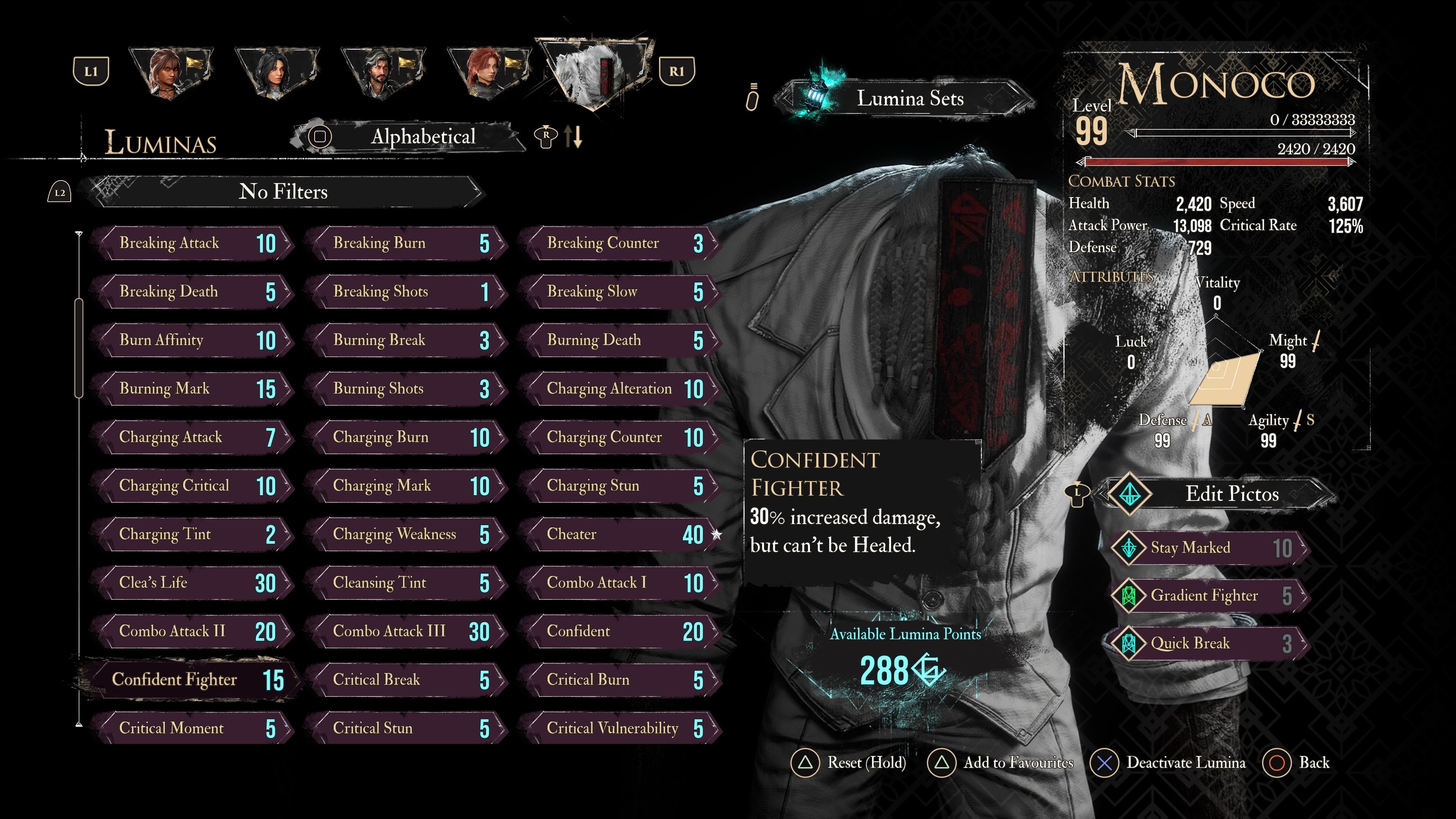The image size is (1456, 819).
Task: Pick the Combo Attack III lumina
Action: (408, 631)
